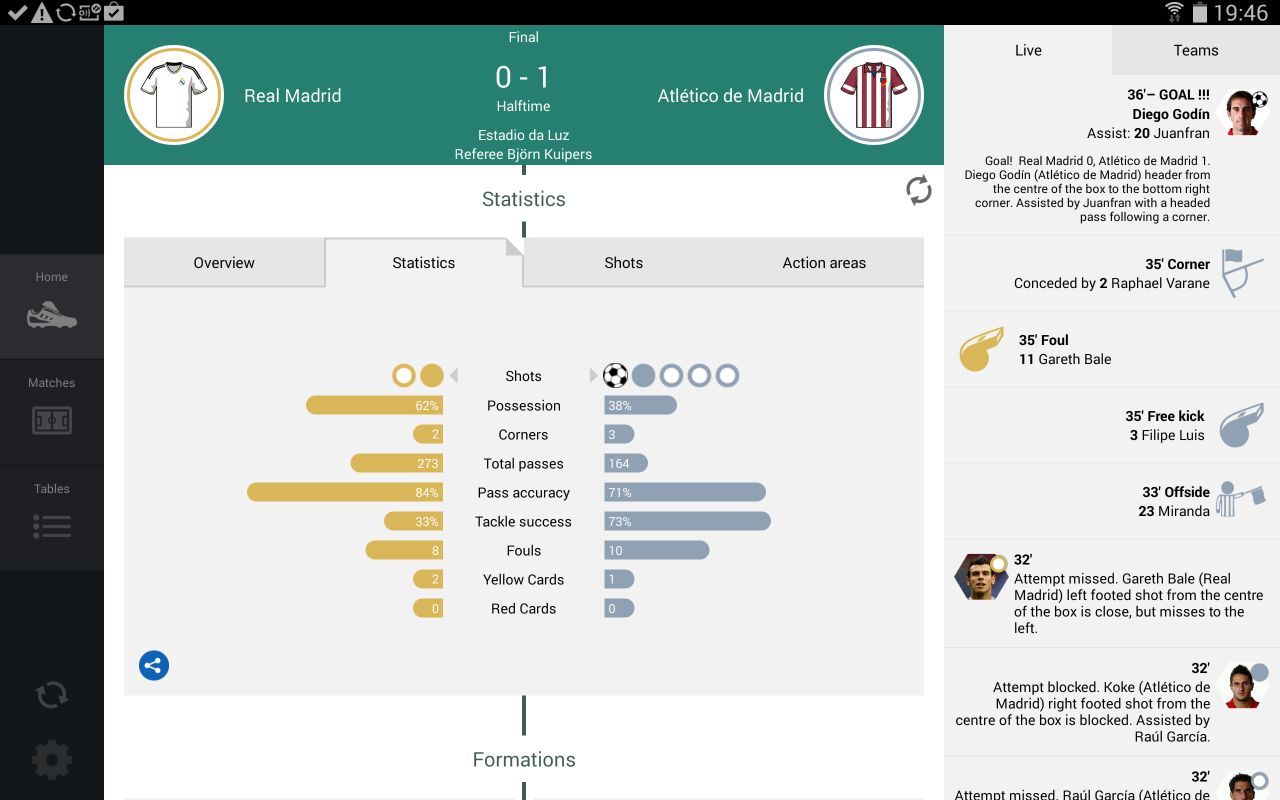This screenshot has width=1280, height=800.
Task: Select the 35' Free kick Filipe Luis row
Action: click(1112, 425)
